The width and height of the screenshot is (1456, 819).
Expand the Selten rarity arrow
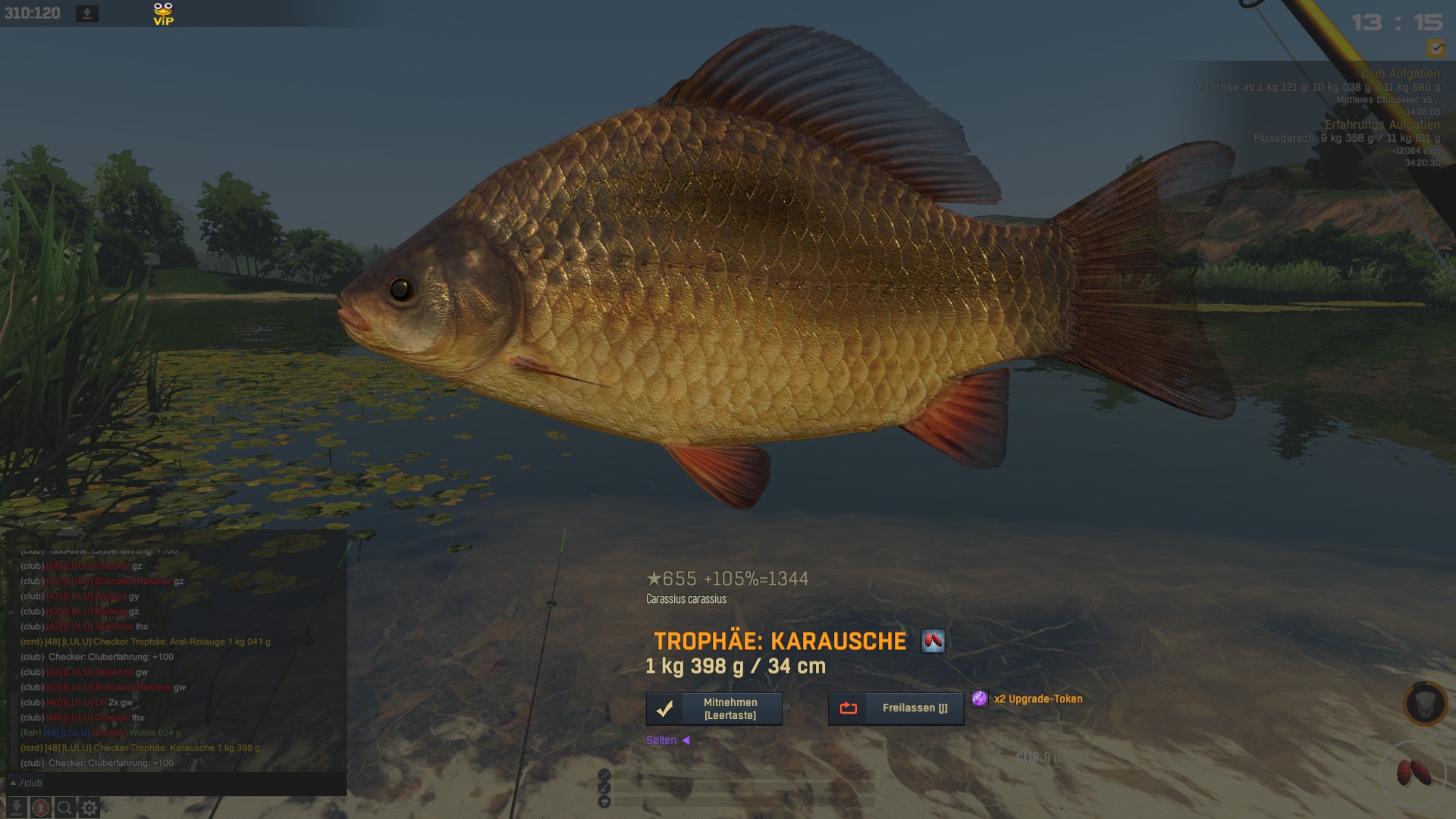coord(686,740)
